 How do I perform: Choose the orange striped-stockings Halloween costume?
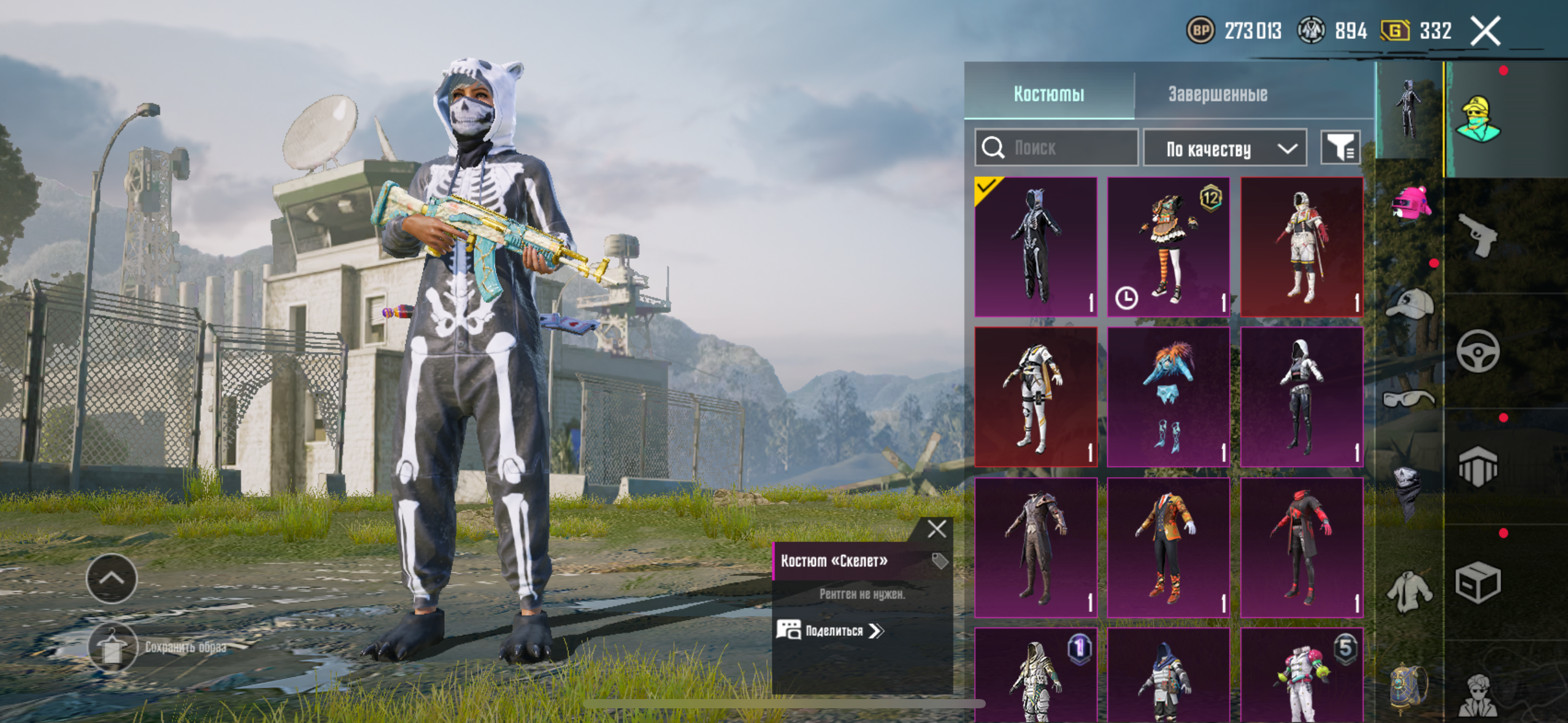click(x=1168, y=247)
